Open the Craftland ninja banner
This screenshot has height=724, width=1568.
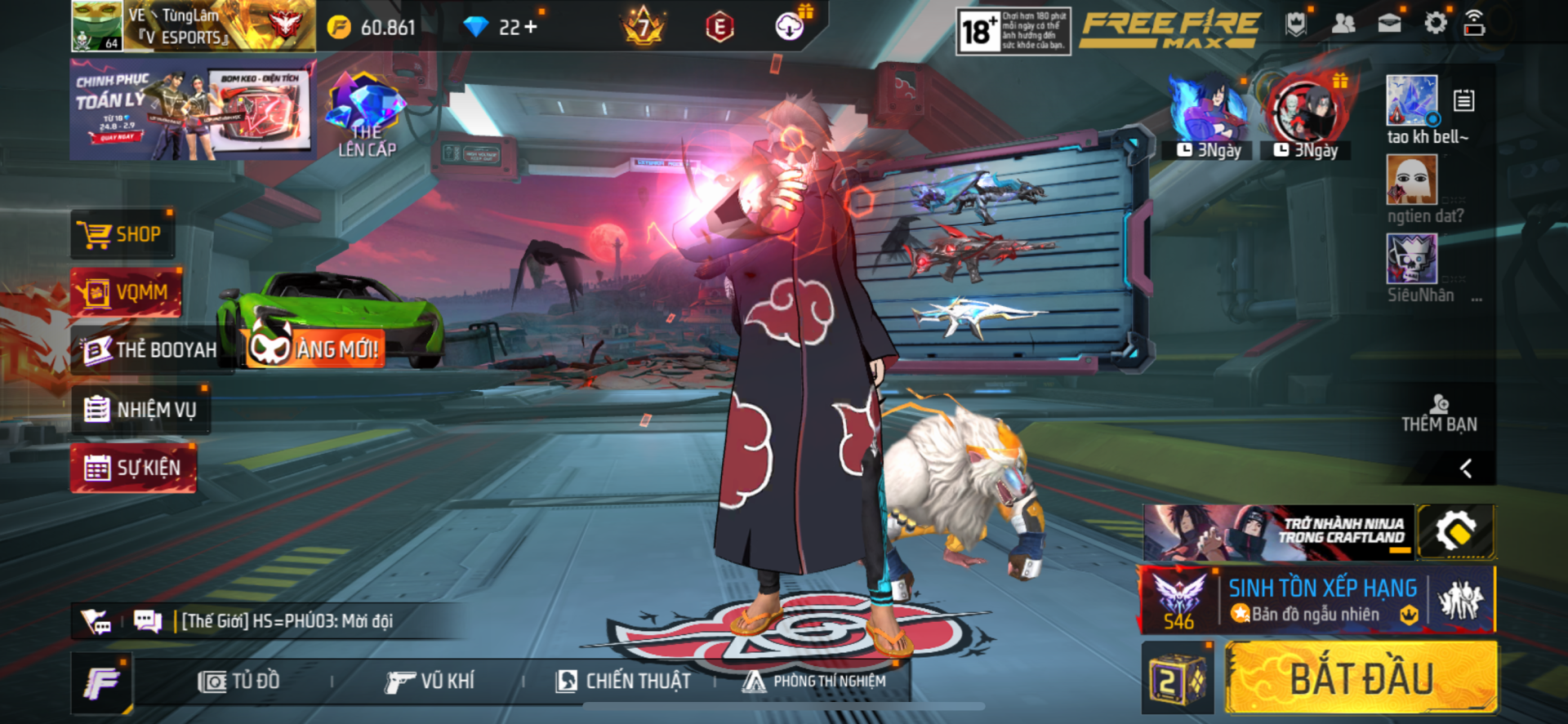1279,531
